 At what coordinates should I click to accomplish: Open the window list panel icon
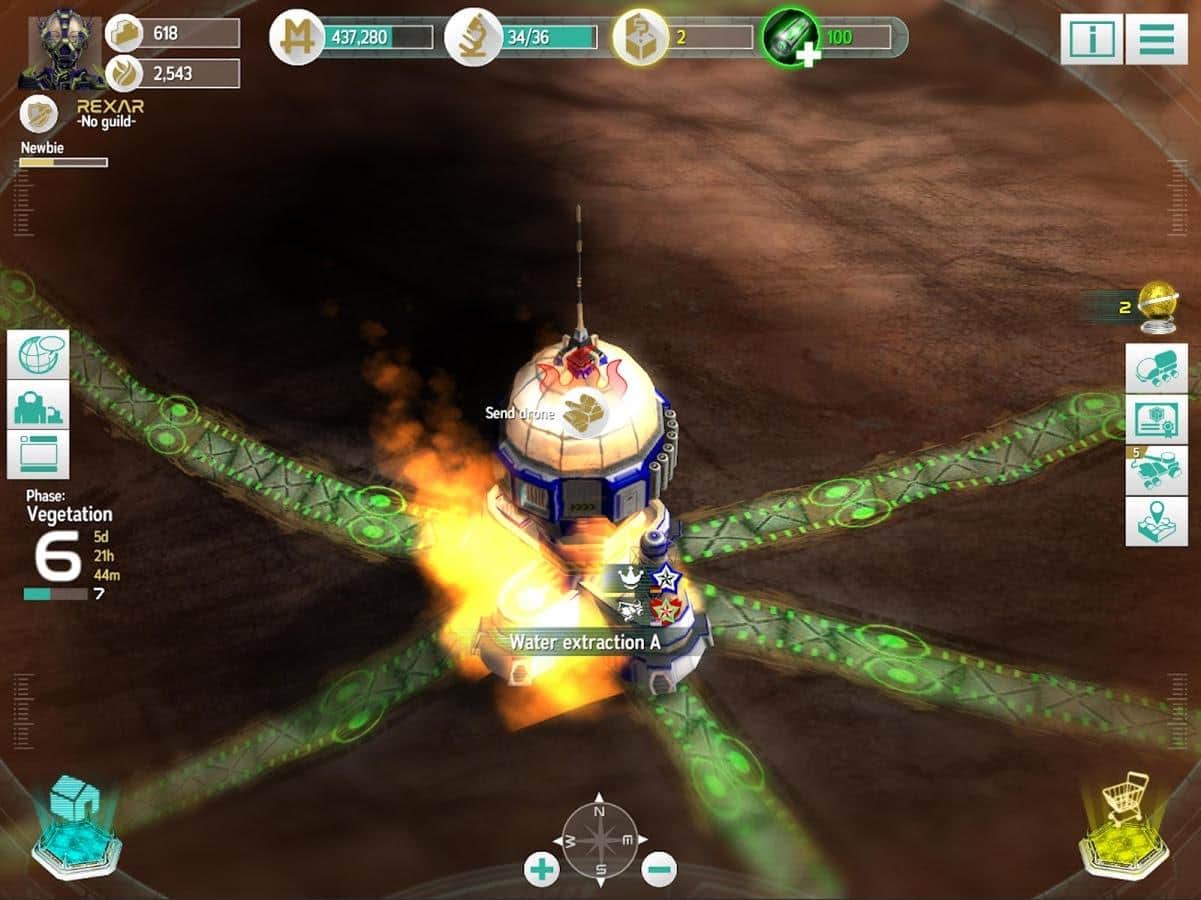[39, 454]
